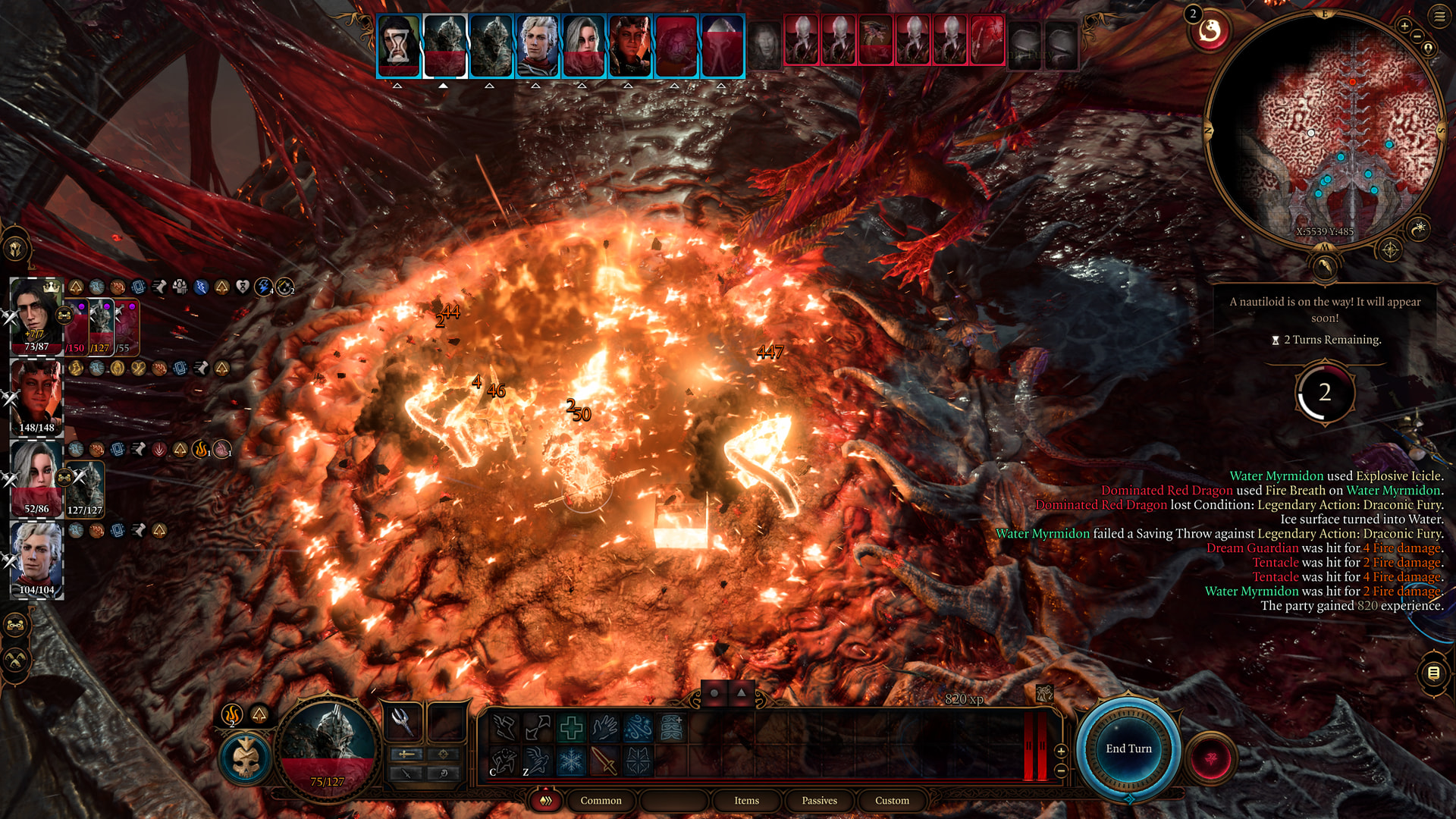The width and height of the screenshot is (1456, 819).
Task: Show the Passives hotbar tab
Action: click(819, 801)
